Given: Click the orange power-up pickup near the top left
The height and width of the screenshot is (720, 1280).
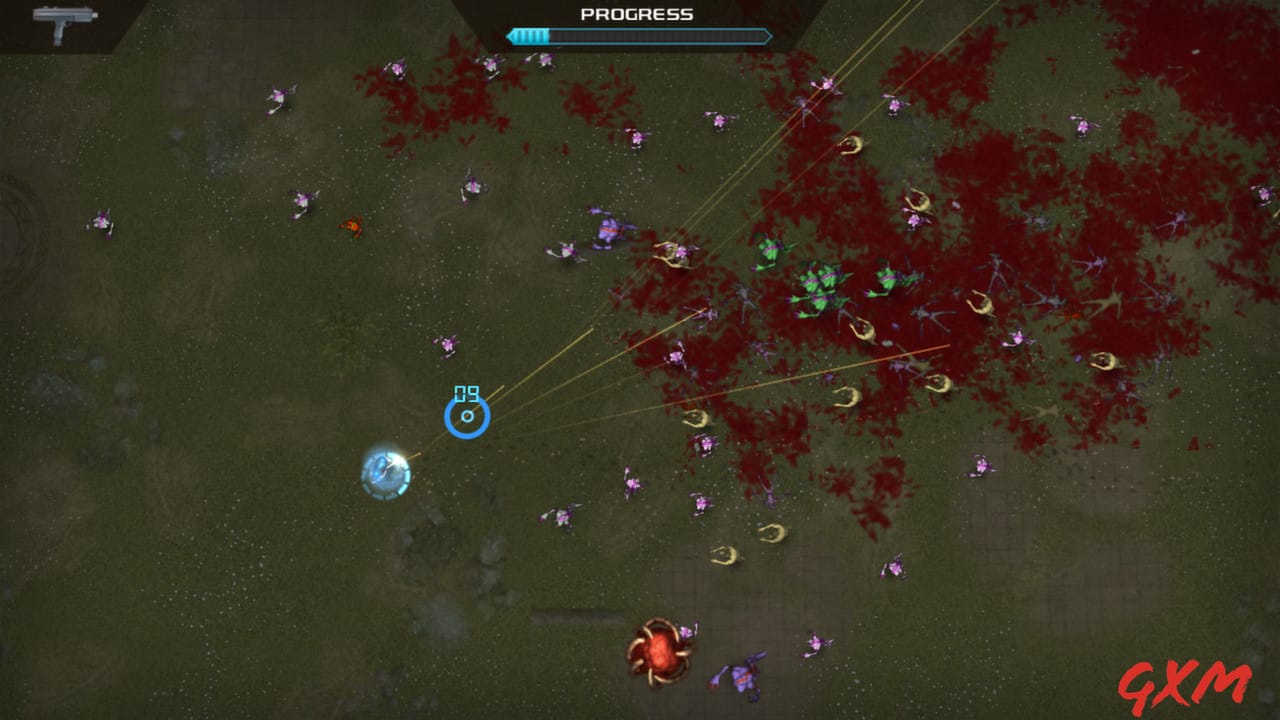Looking at the screenshot, I should 351,227.
